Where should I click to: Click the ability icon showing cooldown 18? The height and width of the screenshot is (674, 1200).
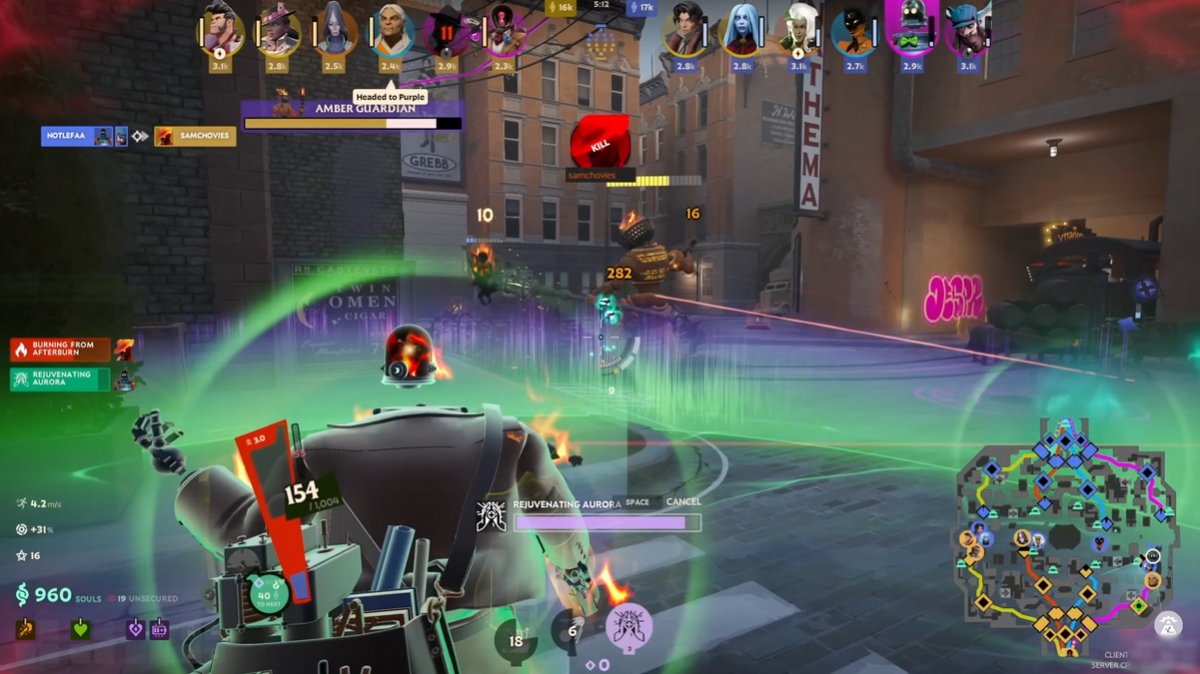point(516,641)
